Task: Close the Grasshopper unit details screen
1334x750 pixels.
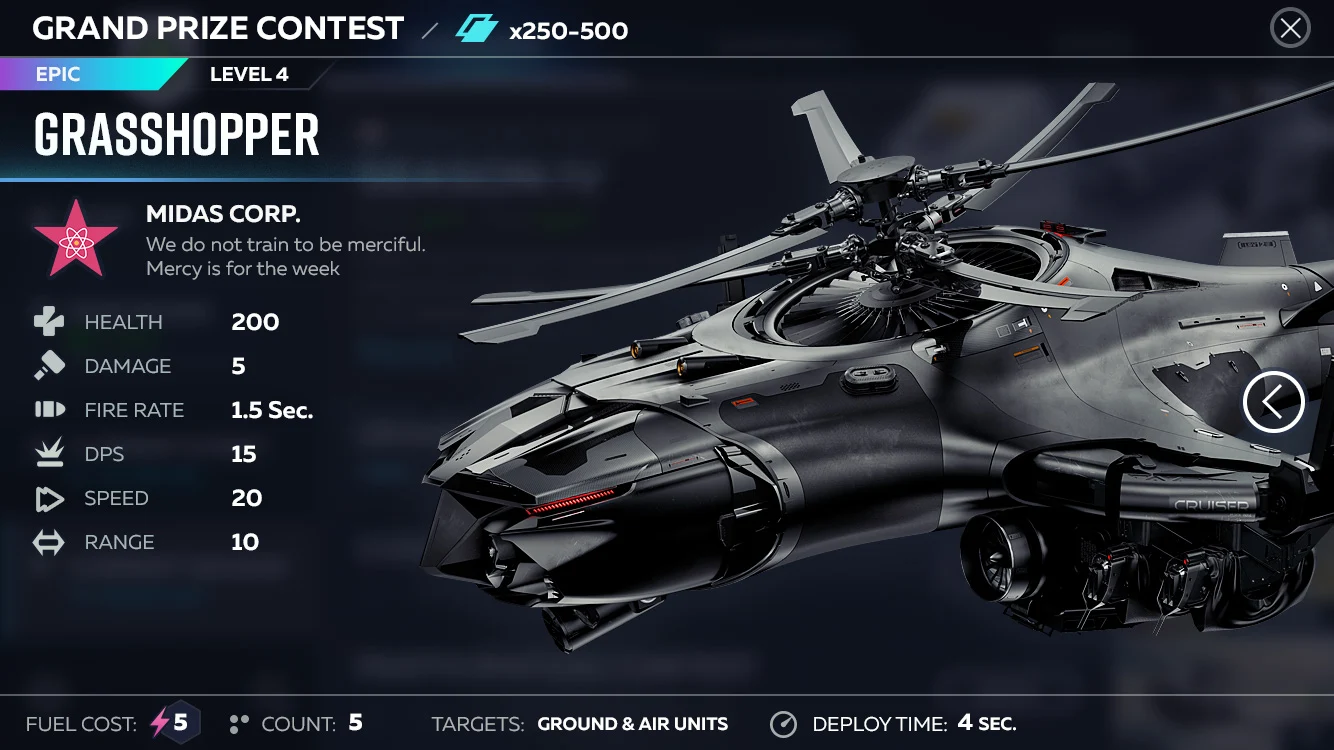Action: pos(1290,28)
